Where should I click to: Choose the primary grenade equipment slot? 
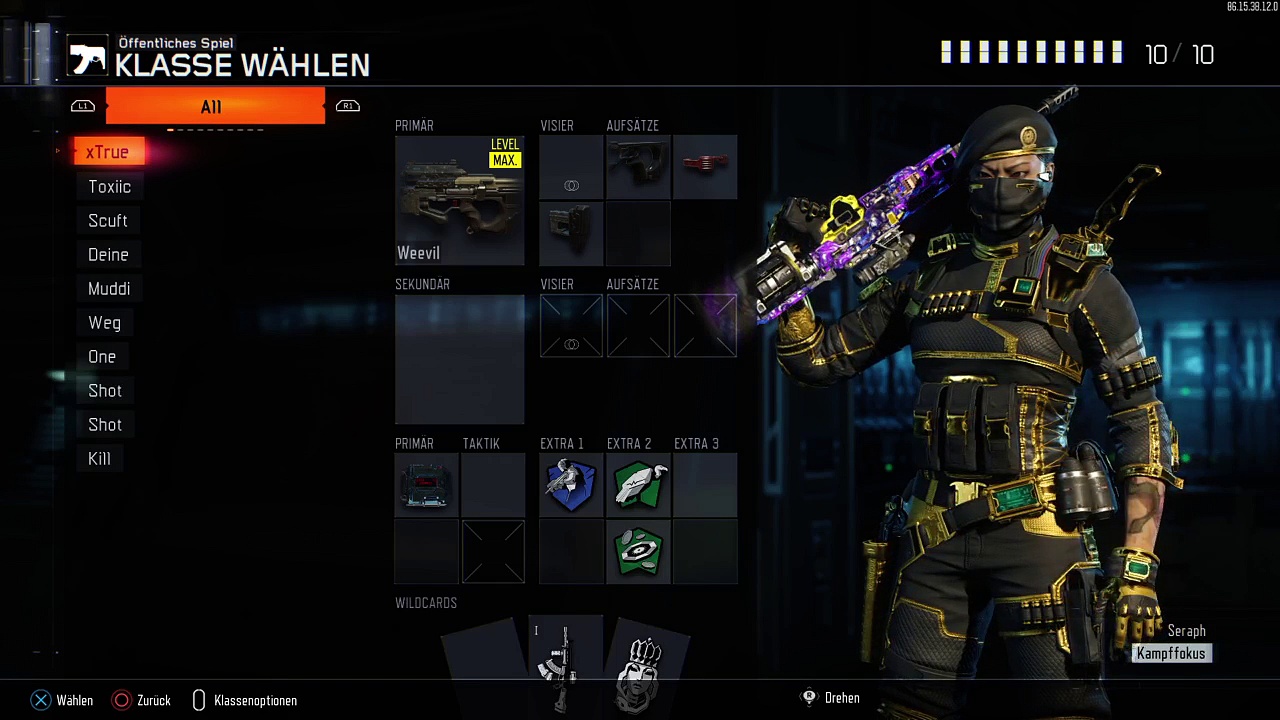pyautogui.click(x=426, y=485)
